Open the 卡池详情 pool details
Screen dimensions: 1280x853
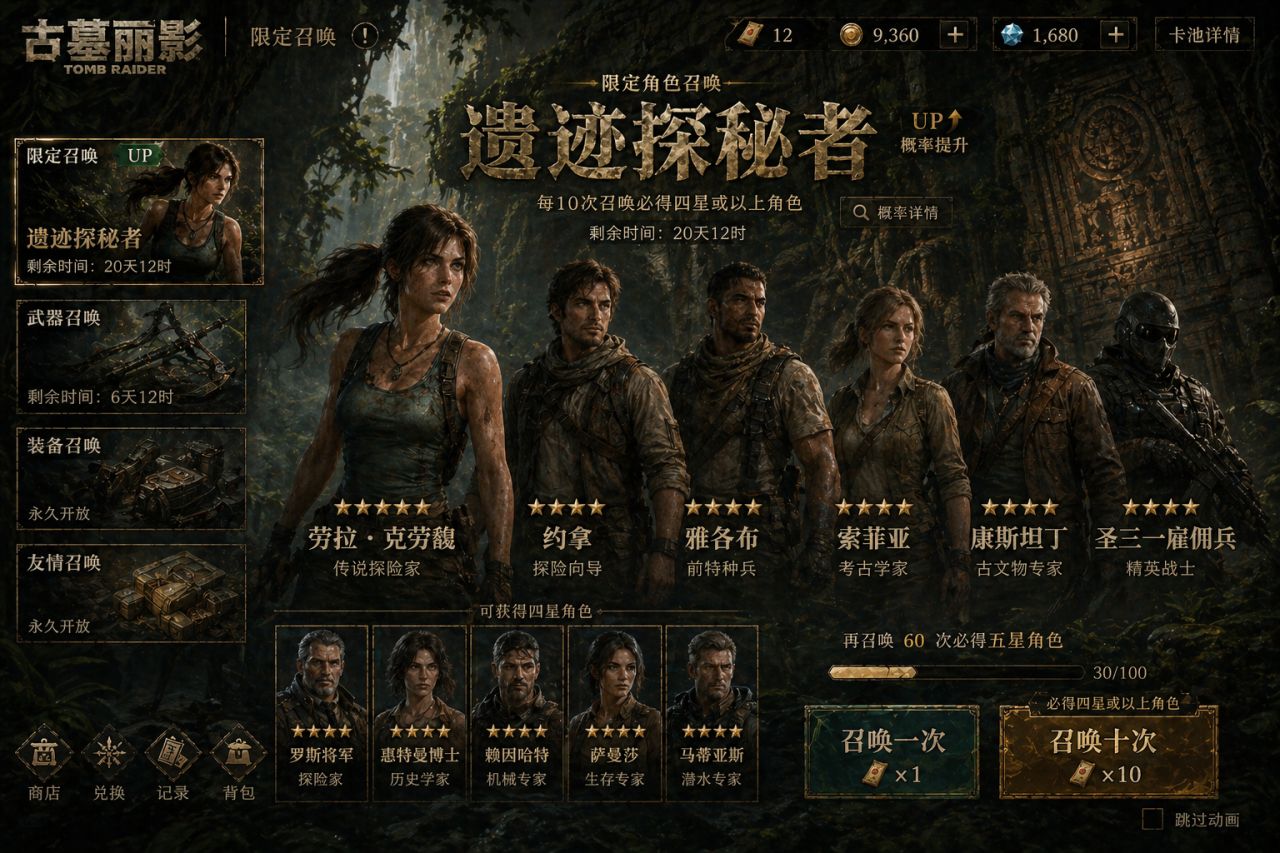(x=1204, y=35)
